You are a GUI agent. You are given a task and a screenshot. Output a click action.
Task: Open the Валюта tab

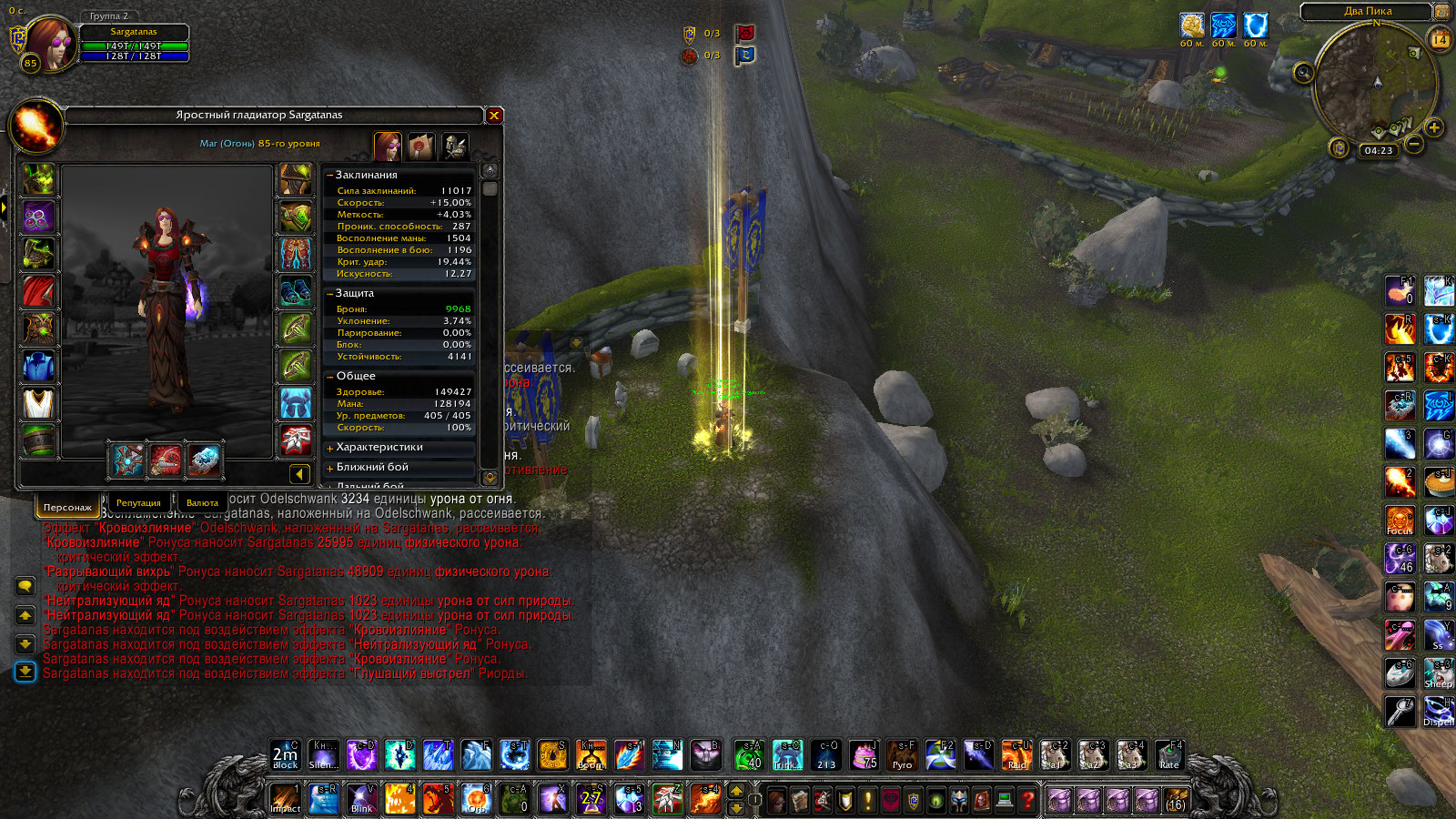coord(202,502)
